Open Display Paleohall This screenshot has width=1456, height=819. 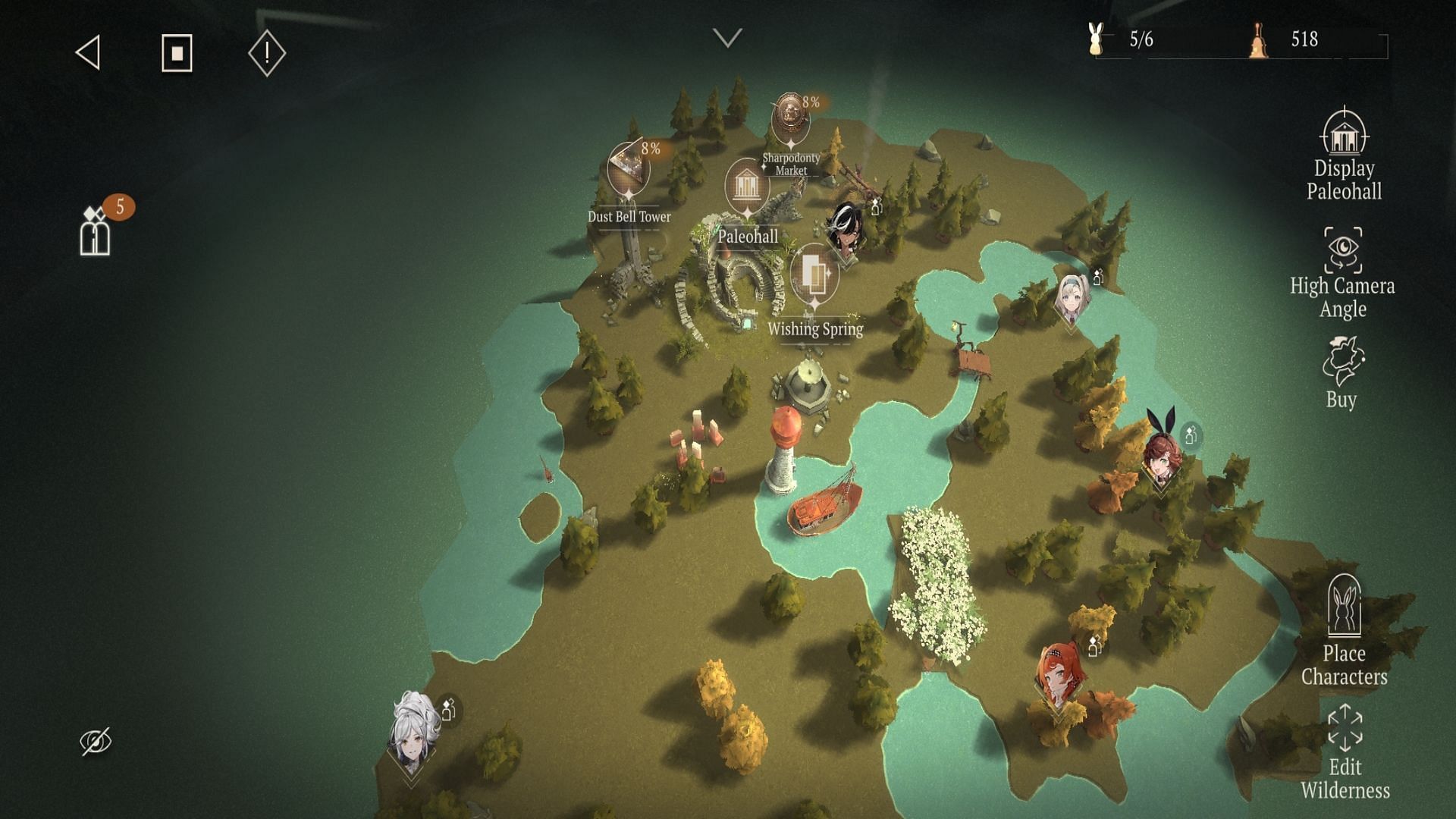tap(1344, 155)
